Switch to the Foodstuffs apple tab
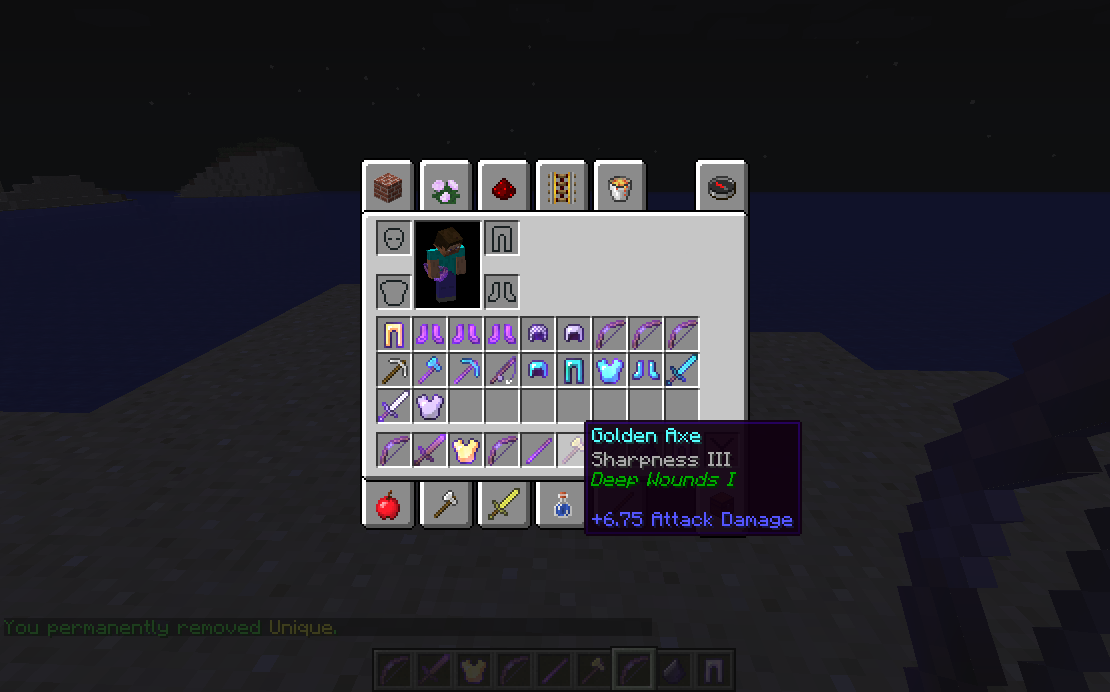Viewport: 1110px width, 692px height. [x=387, y=505]
